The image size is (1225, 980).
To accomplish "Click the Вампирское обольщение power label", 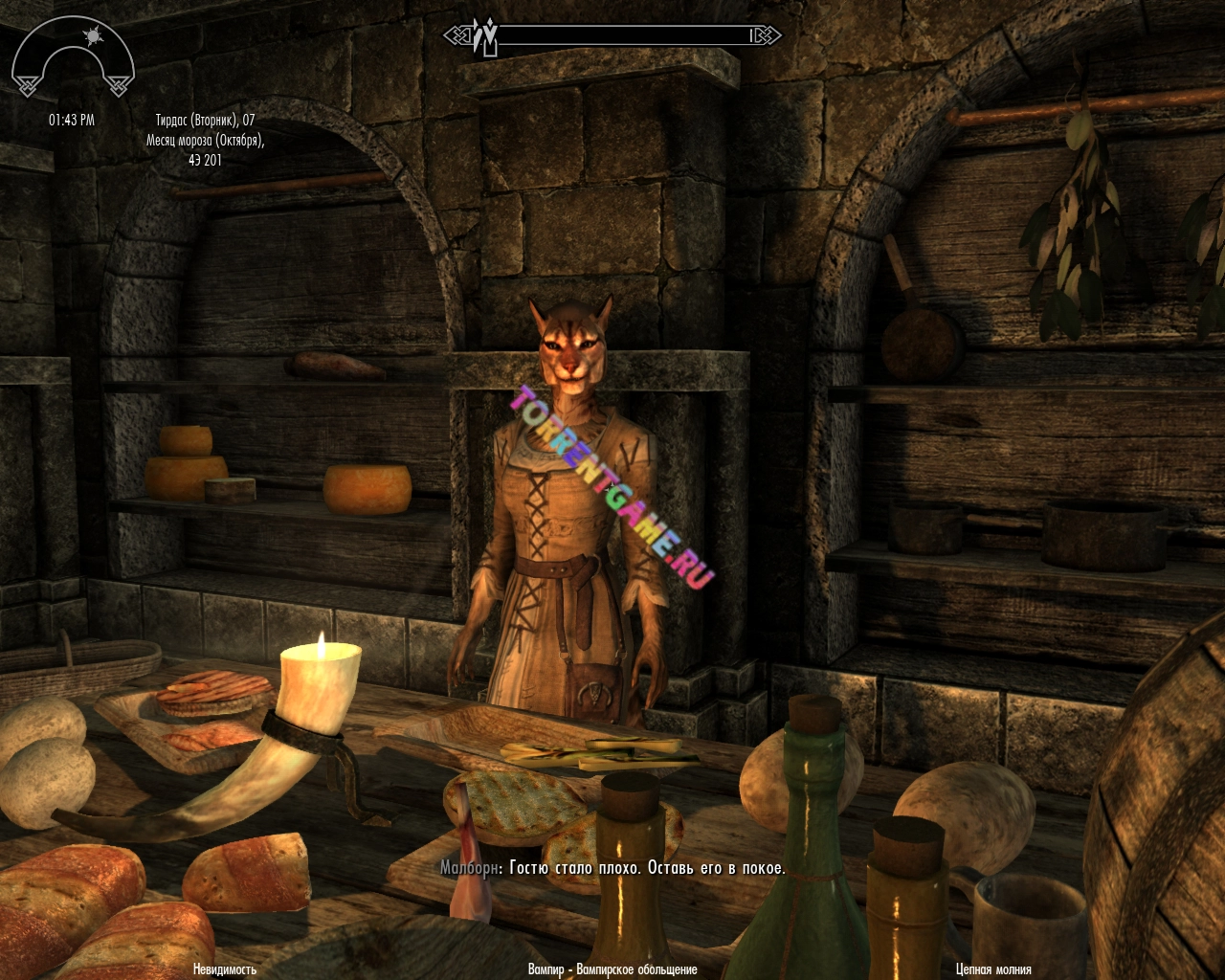I will [x=612, y=969].
